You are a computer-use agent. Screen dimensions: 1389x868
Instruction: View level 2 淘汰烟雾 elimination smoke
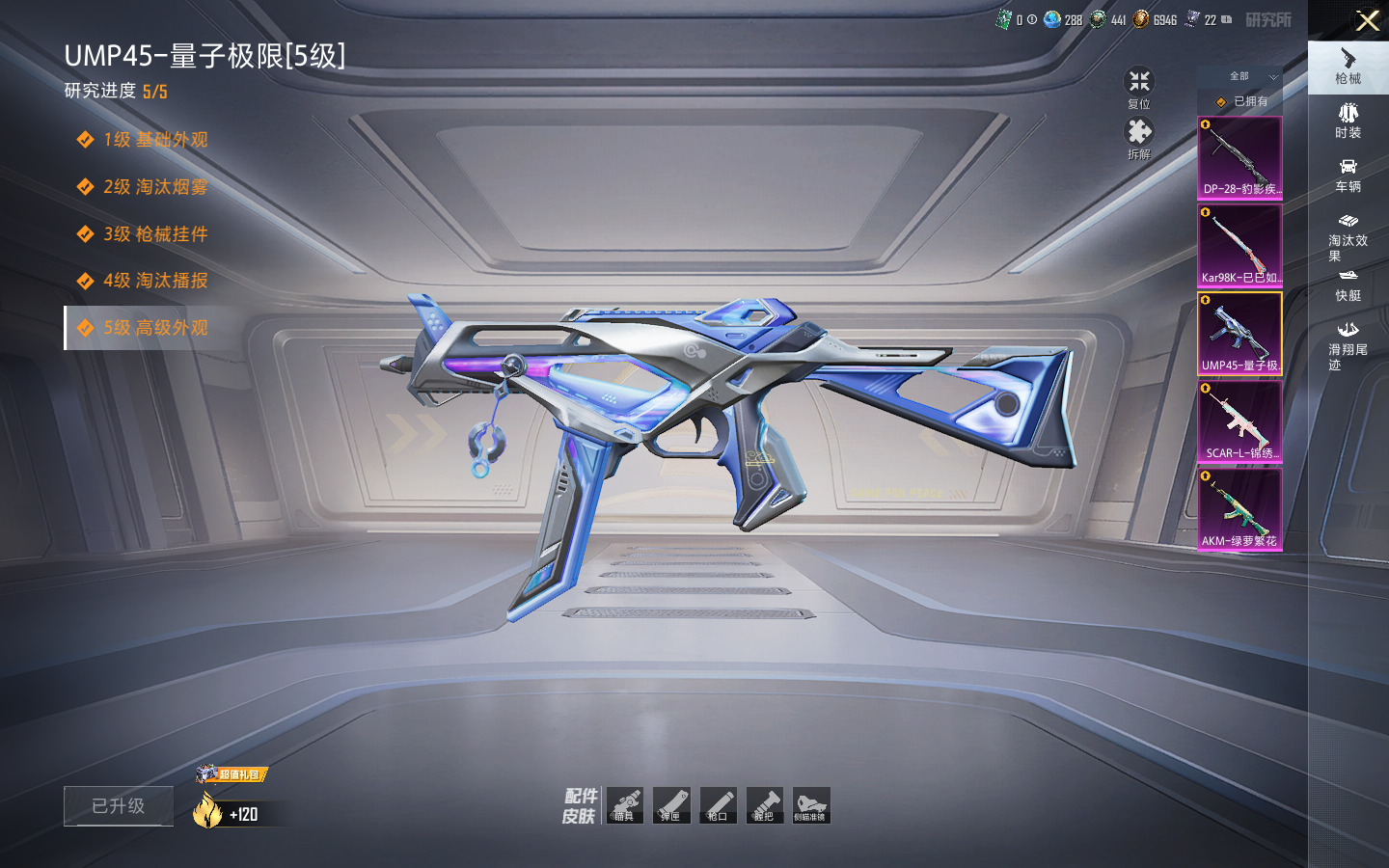[x=154, y=186]
